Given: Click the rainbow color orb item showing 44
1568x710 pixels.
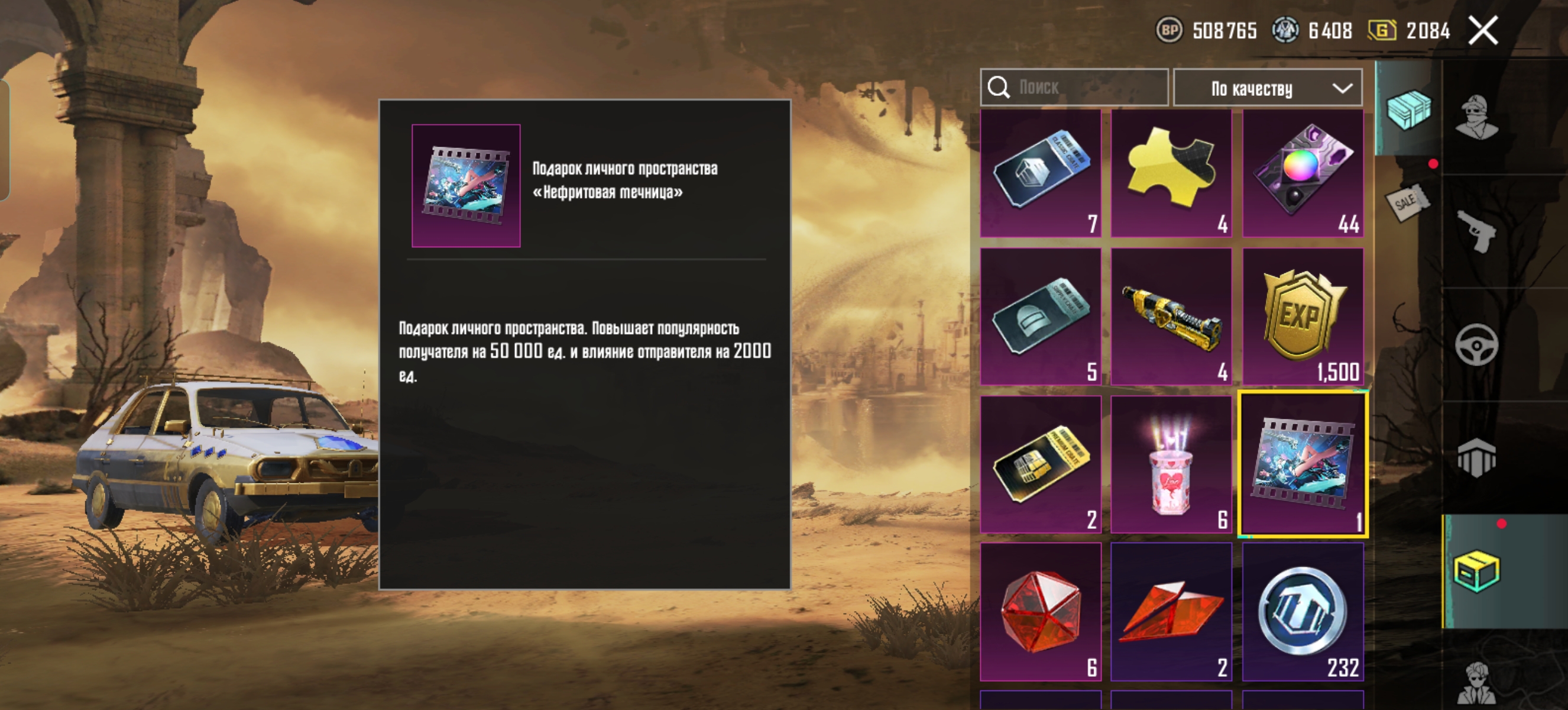Looking at the screenshot, I should tap(1302, 173).
